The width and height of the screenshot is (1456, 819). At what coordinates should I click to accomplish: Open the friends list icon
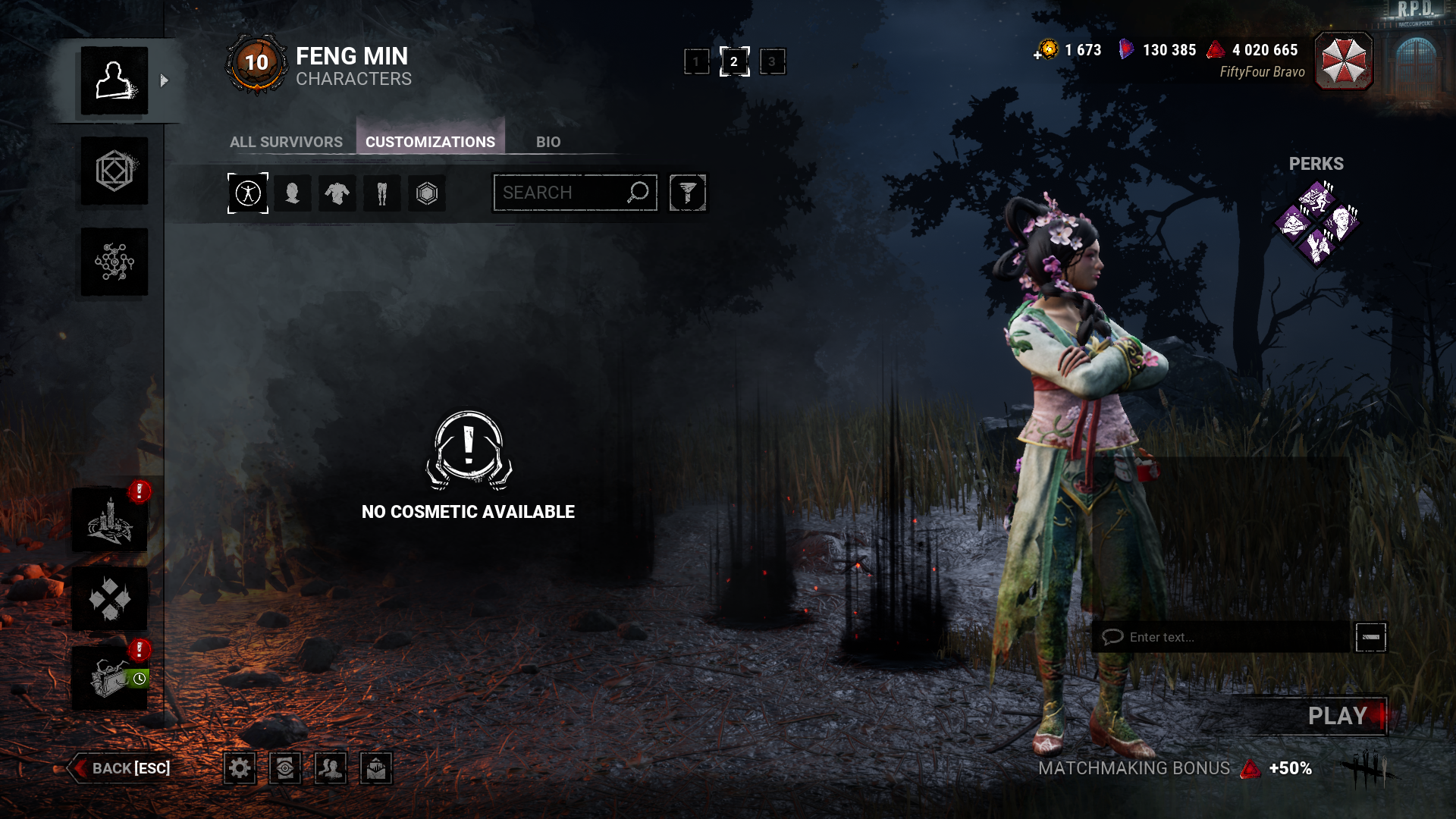point(329,768)
